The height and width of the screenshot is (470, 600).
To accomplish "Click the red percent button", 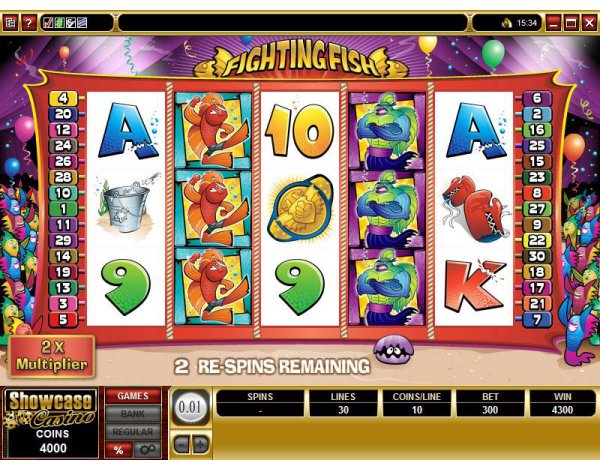I will 118,450.
